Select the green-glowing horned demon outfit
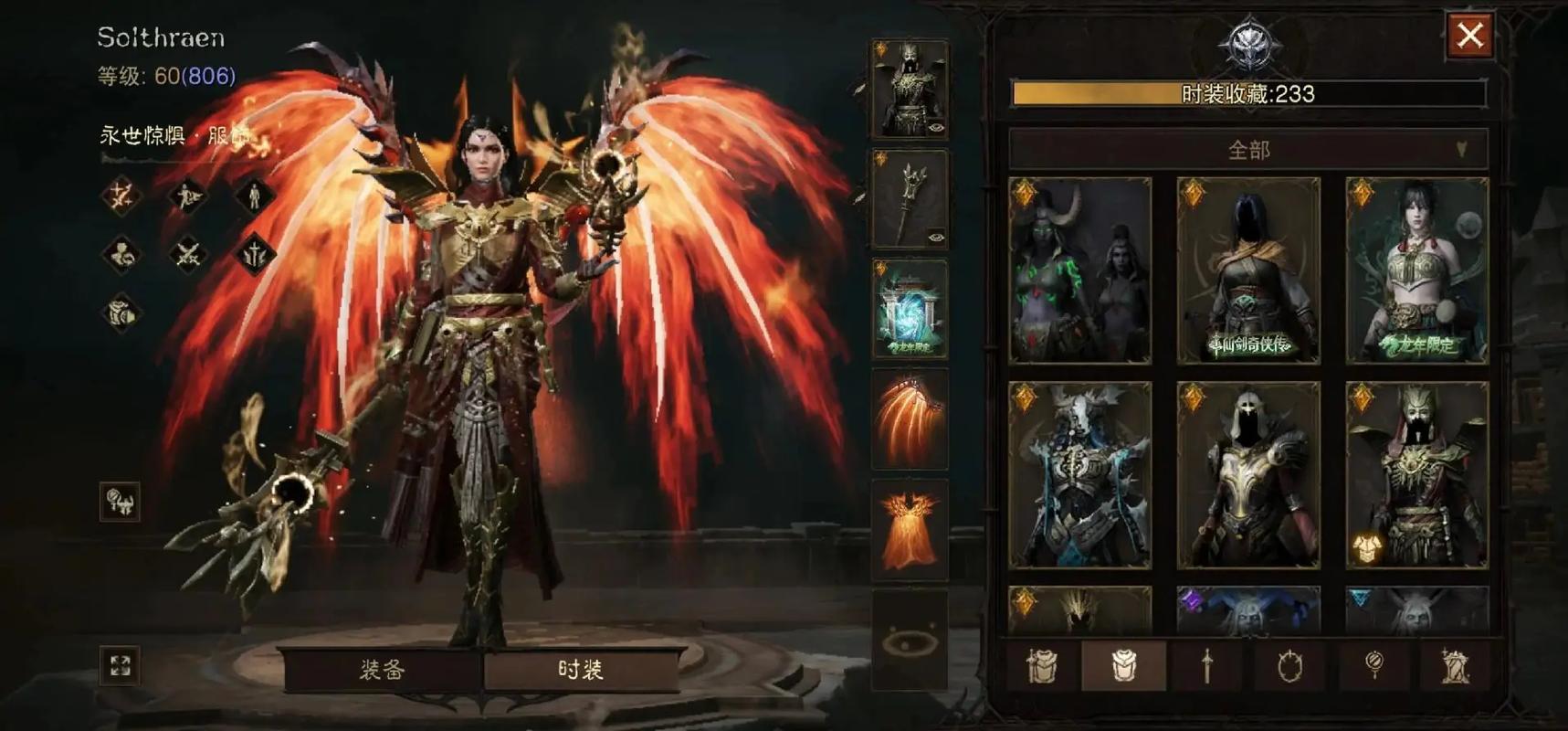 point(1079,270)
